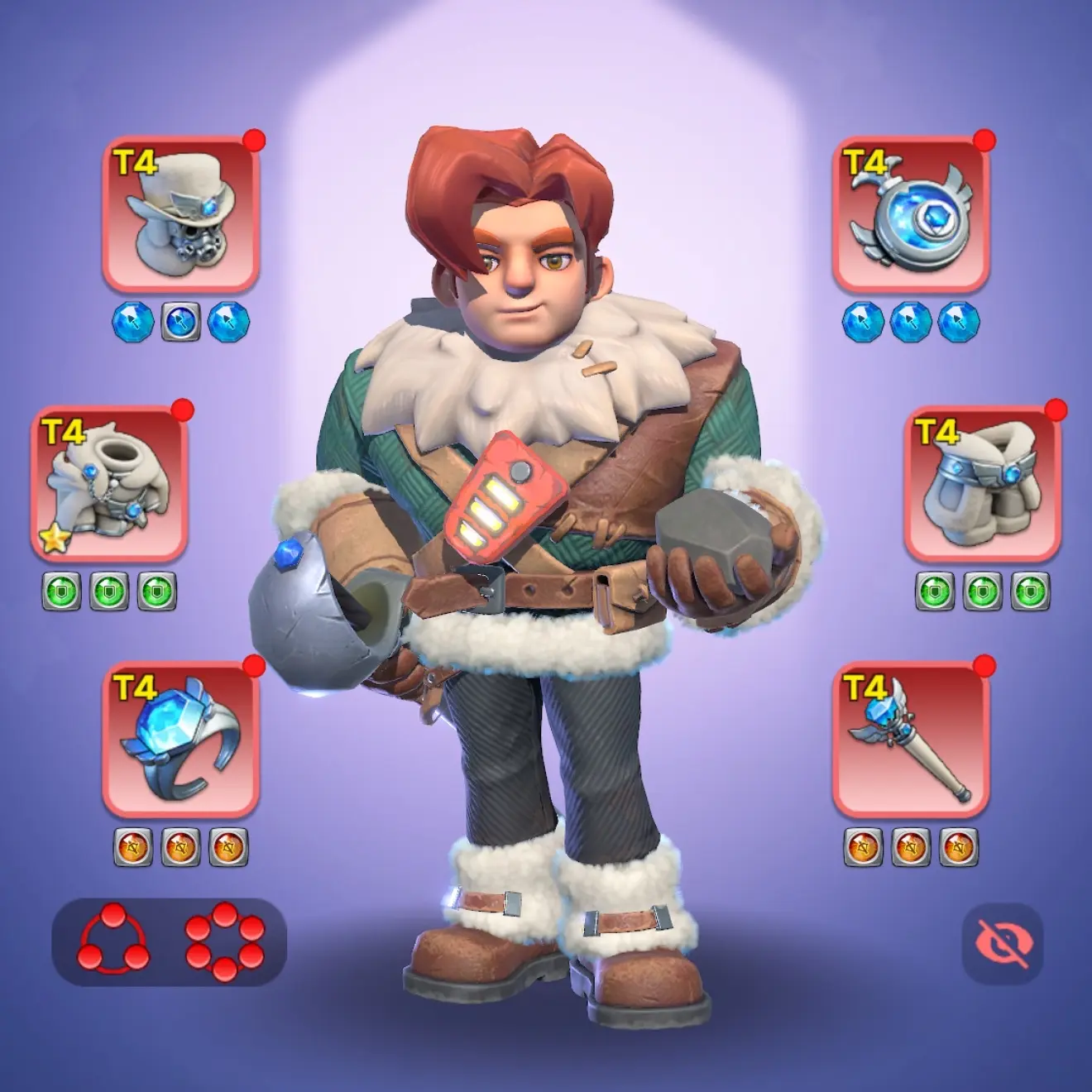This screenshot has height=1092, width=1092.
Task: Open the T4 winged scepter weapon slot
Action: pos(911,740)
